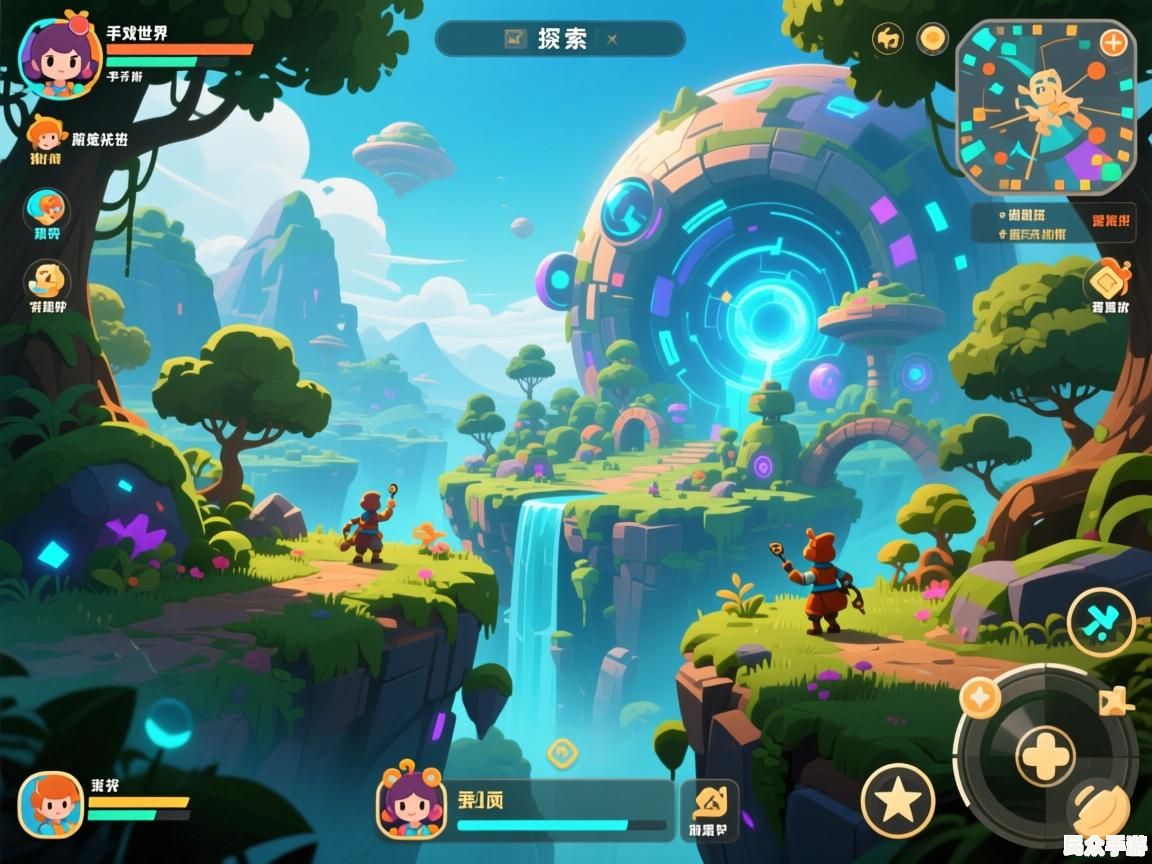Open the minimap

pos(1045,108)
